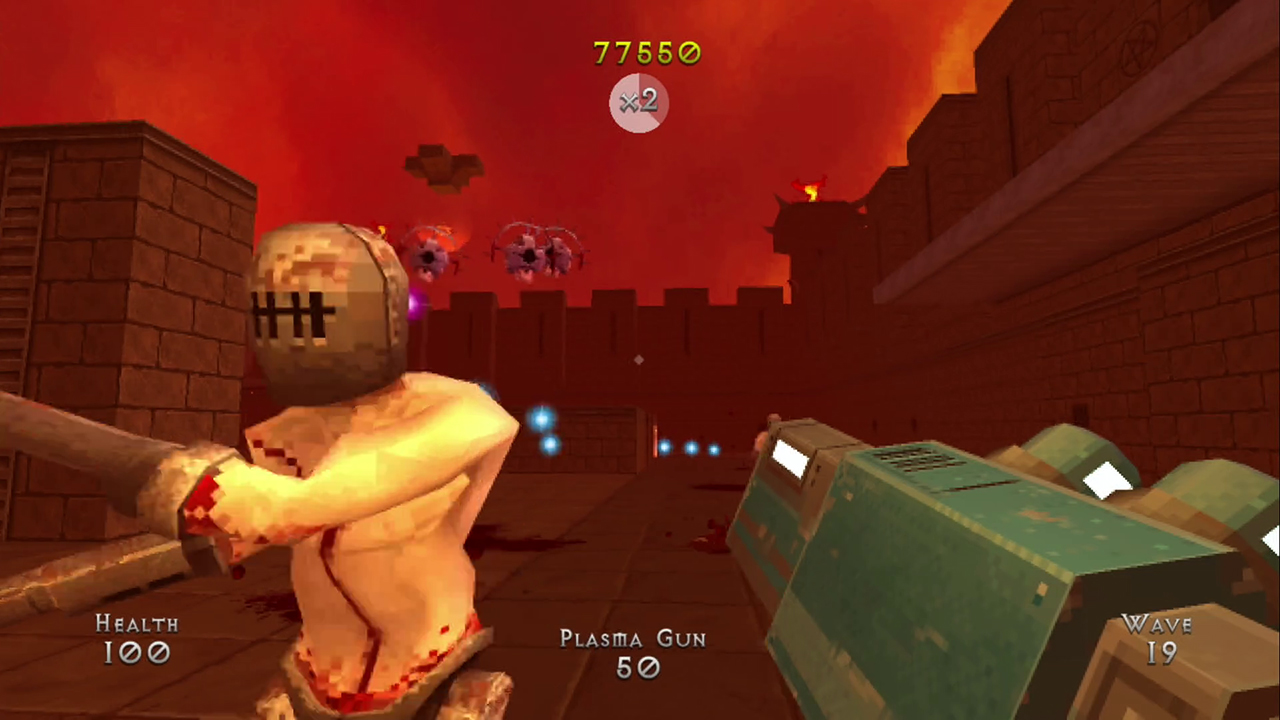The width and height of the screenshot is (1280, 720).
Task: Click the blue plasma projectile mid-air
Action: tap(540, 420)
